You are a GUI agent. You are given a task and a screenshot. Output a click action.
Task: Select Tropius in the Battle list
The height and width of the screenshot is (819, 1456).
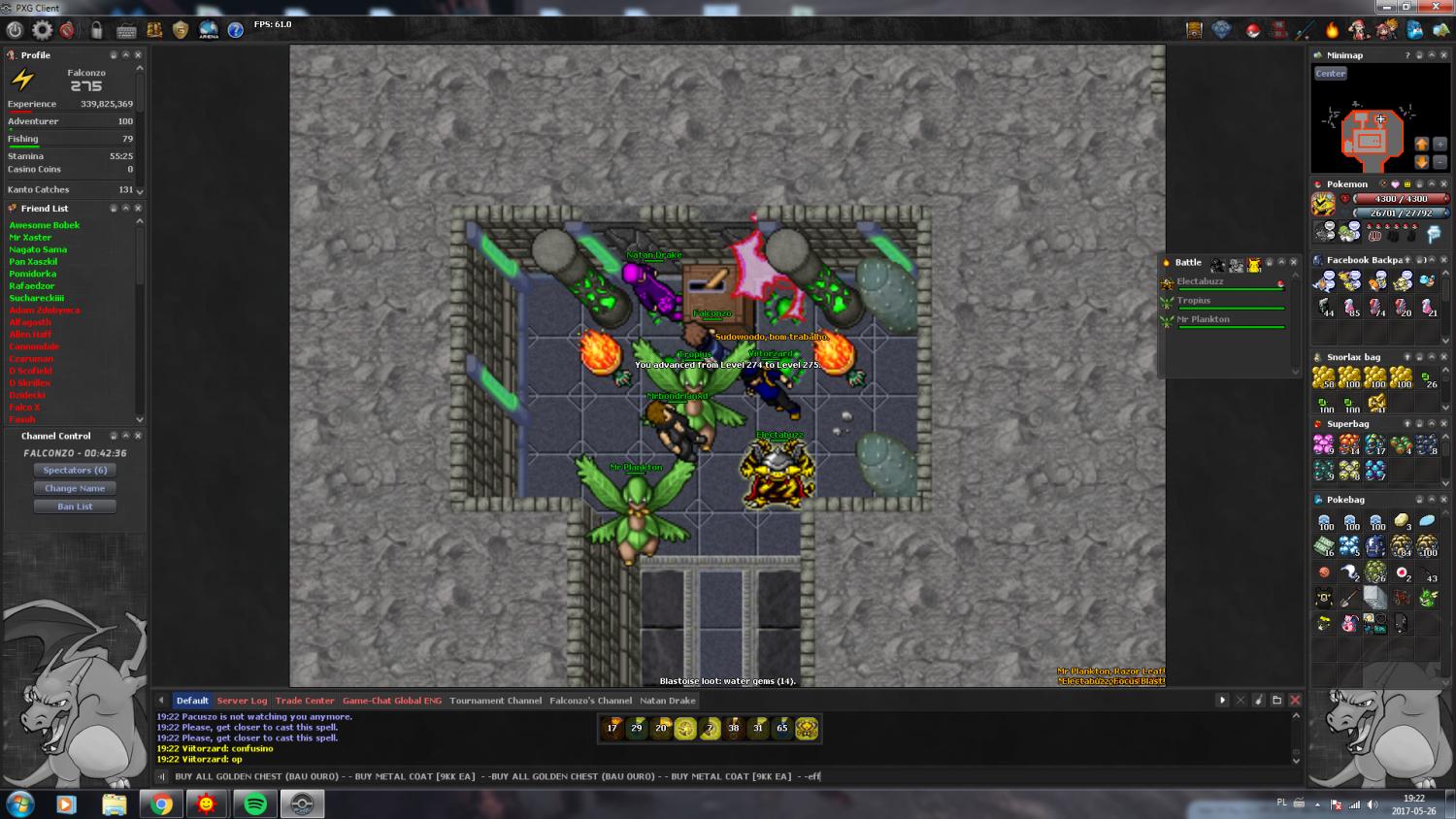coord(1194,301)
